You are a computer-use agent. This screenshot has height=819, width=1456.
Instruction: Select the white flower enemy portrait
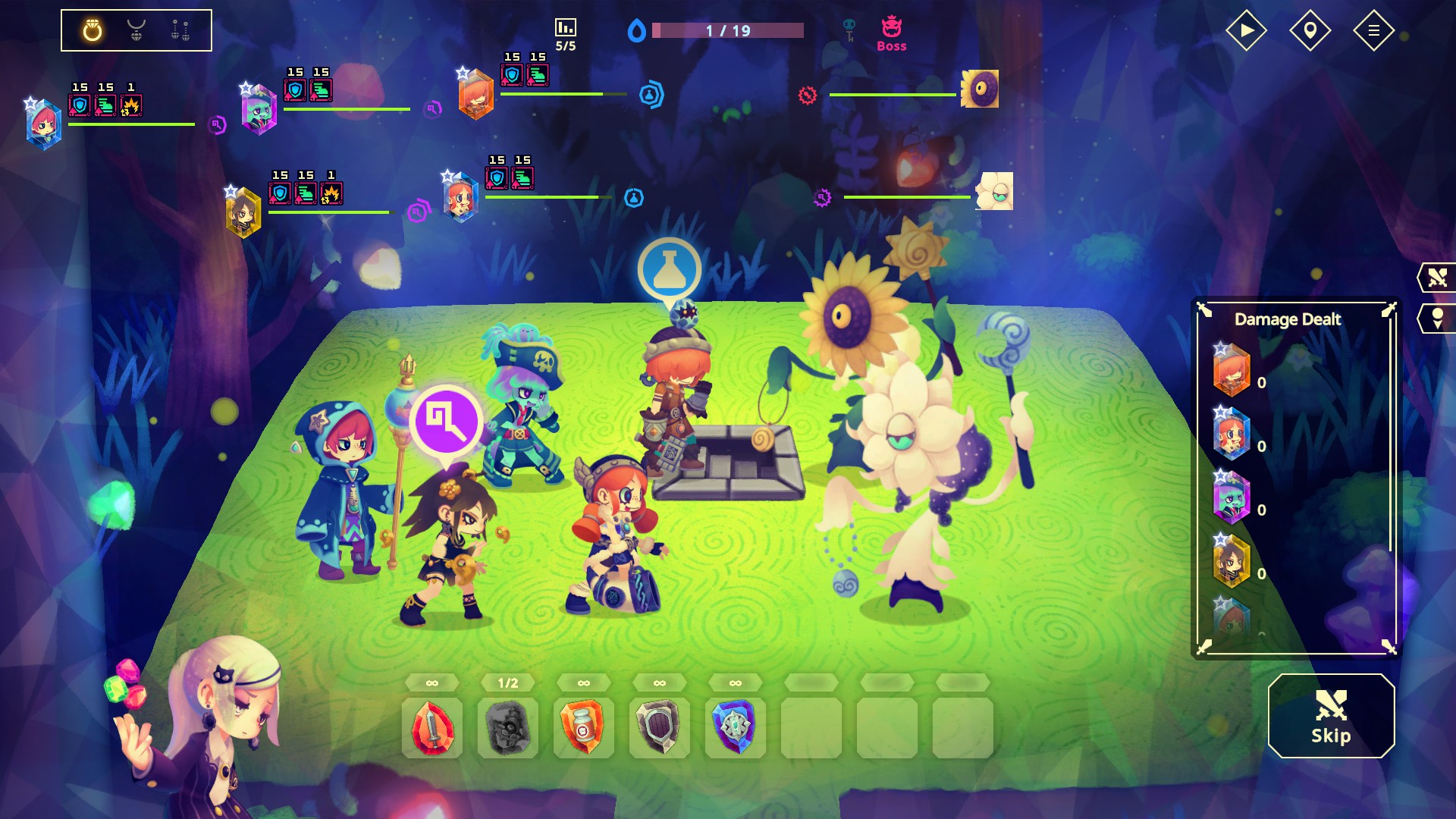(994, 191)
